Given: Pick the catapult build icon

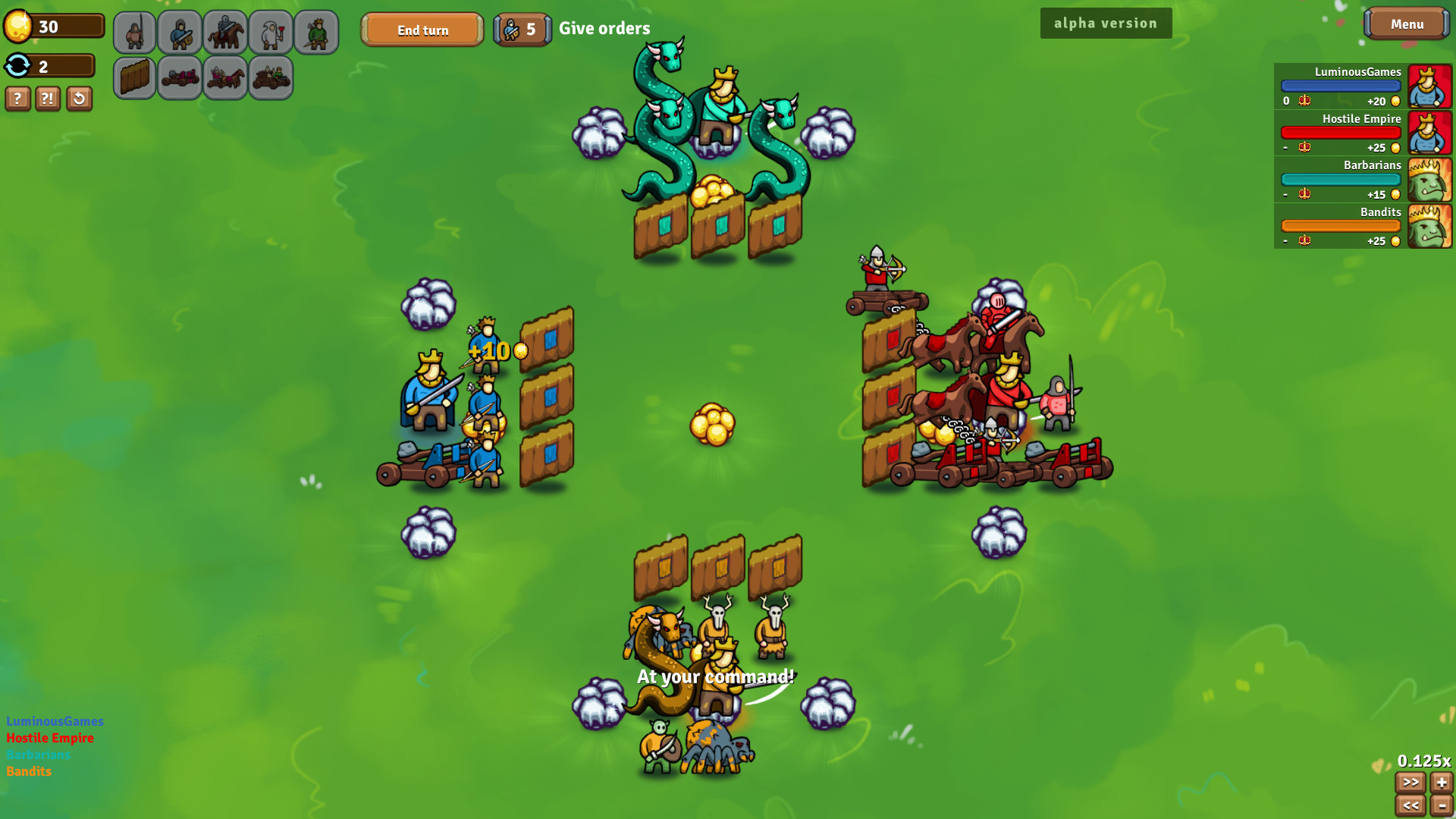Looking at the screenshot, I should tap(180, 77).
